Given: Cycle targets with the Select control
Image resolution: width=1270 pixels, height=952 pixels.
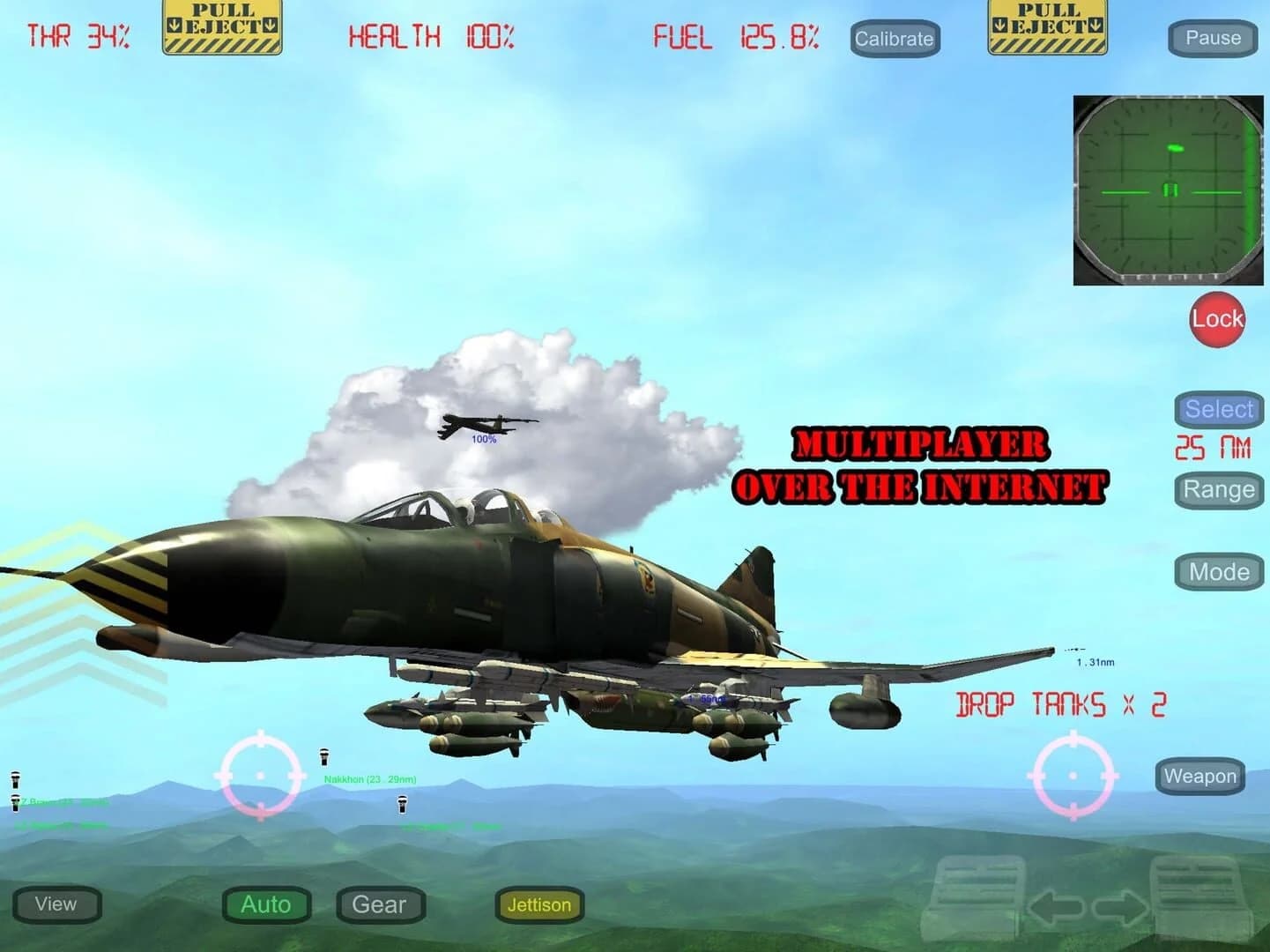Looking at the screenshot, I should 1218,409.
